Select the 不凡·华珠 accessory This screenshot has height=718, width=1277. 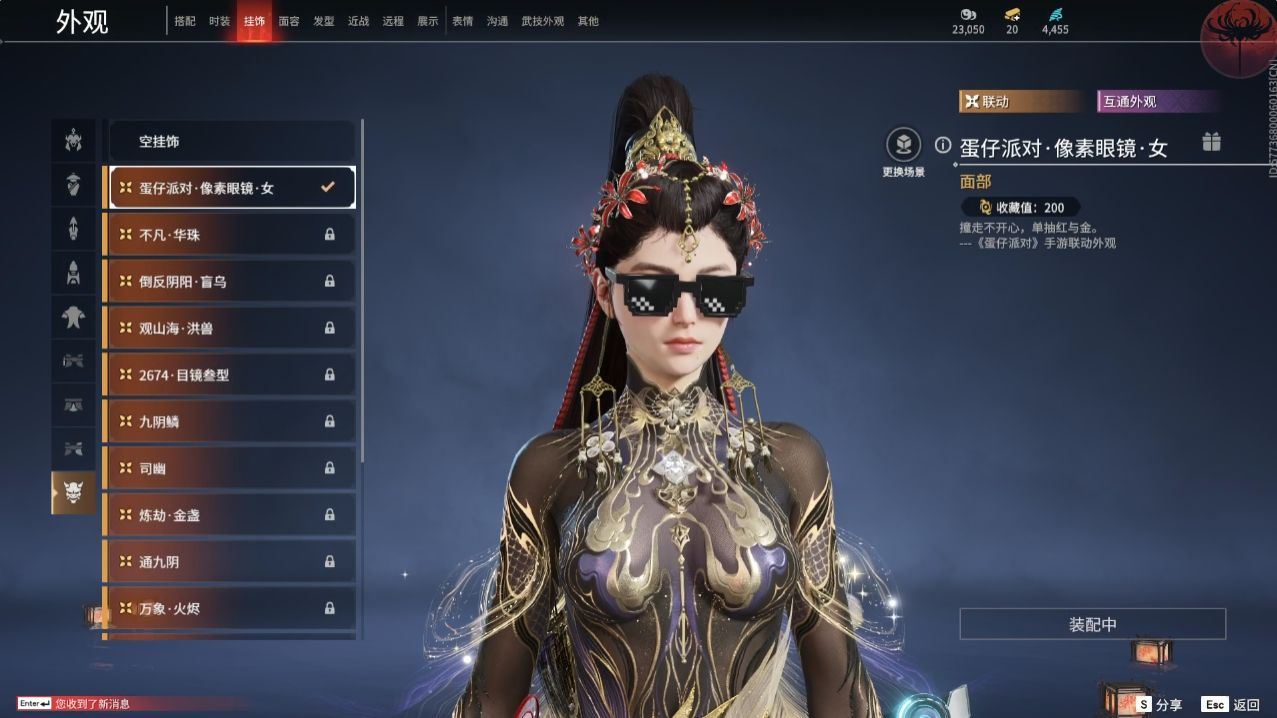[x=230, y=235]
